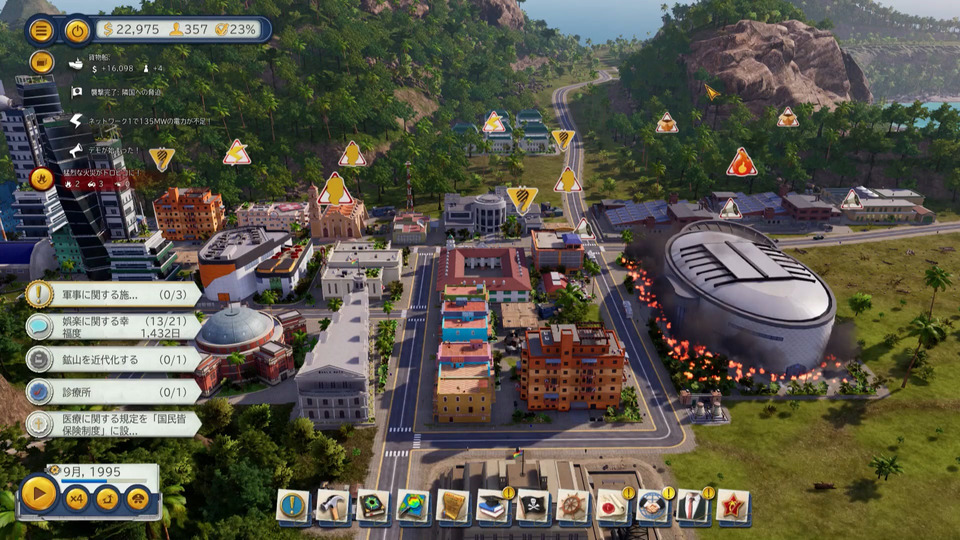Open the yellow treasury wallet button
This screenshot has width=960, height=540.
[41, 62]
